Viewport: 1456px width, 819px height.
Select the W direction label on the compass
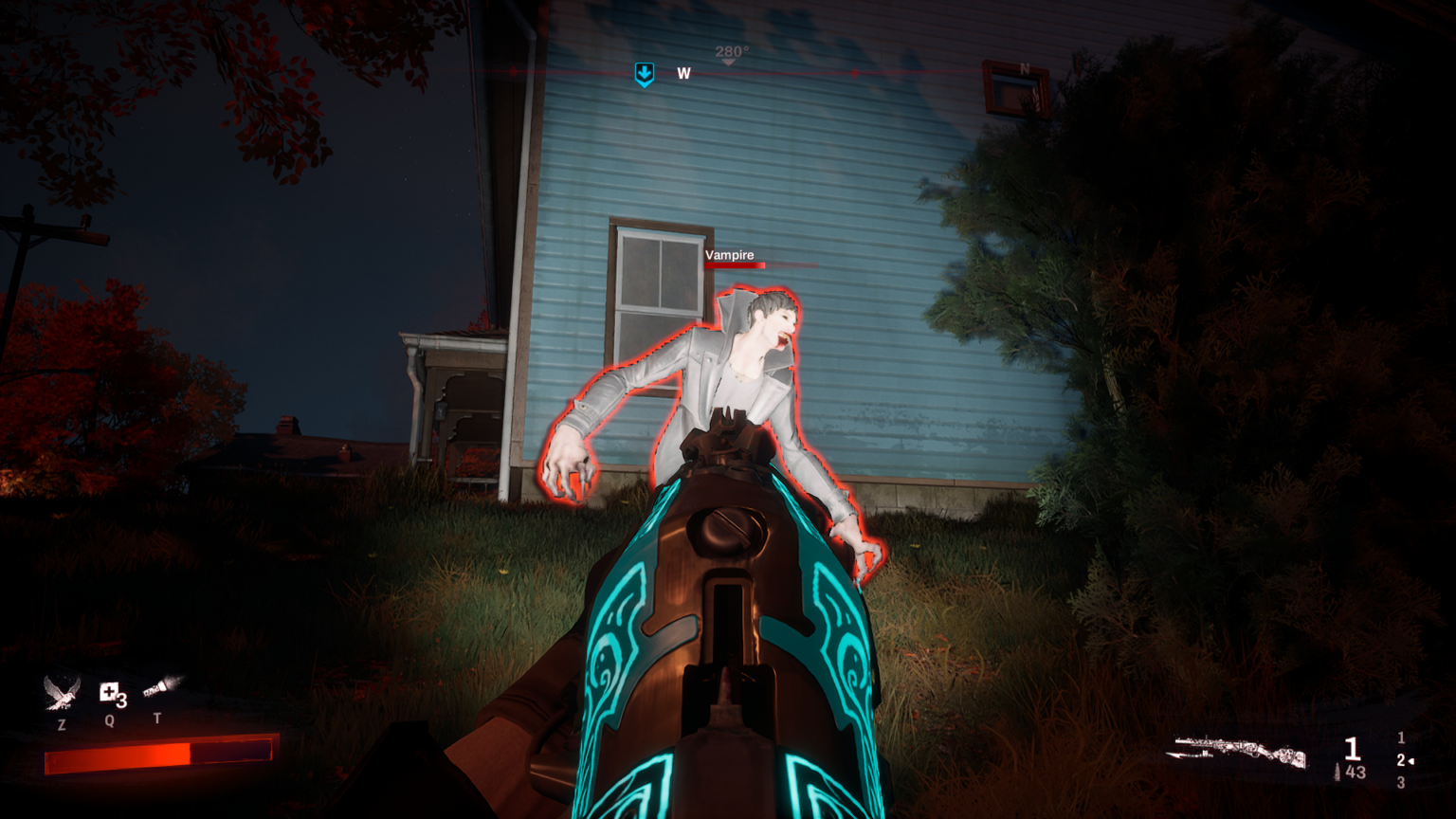point(683,73)
